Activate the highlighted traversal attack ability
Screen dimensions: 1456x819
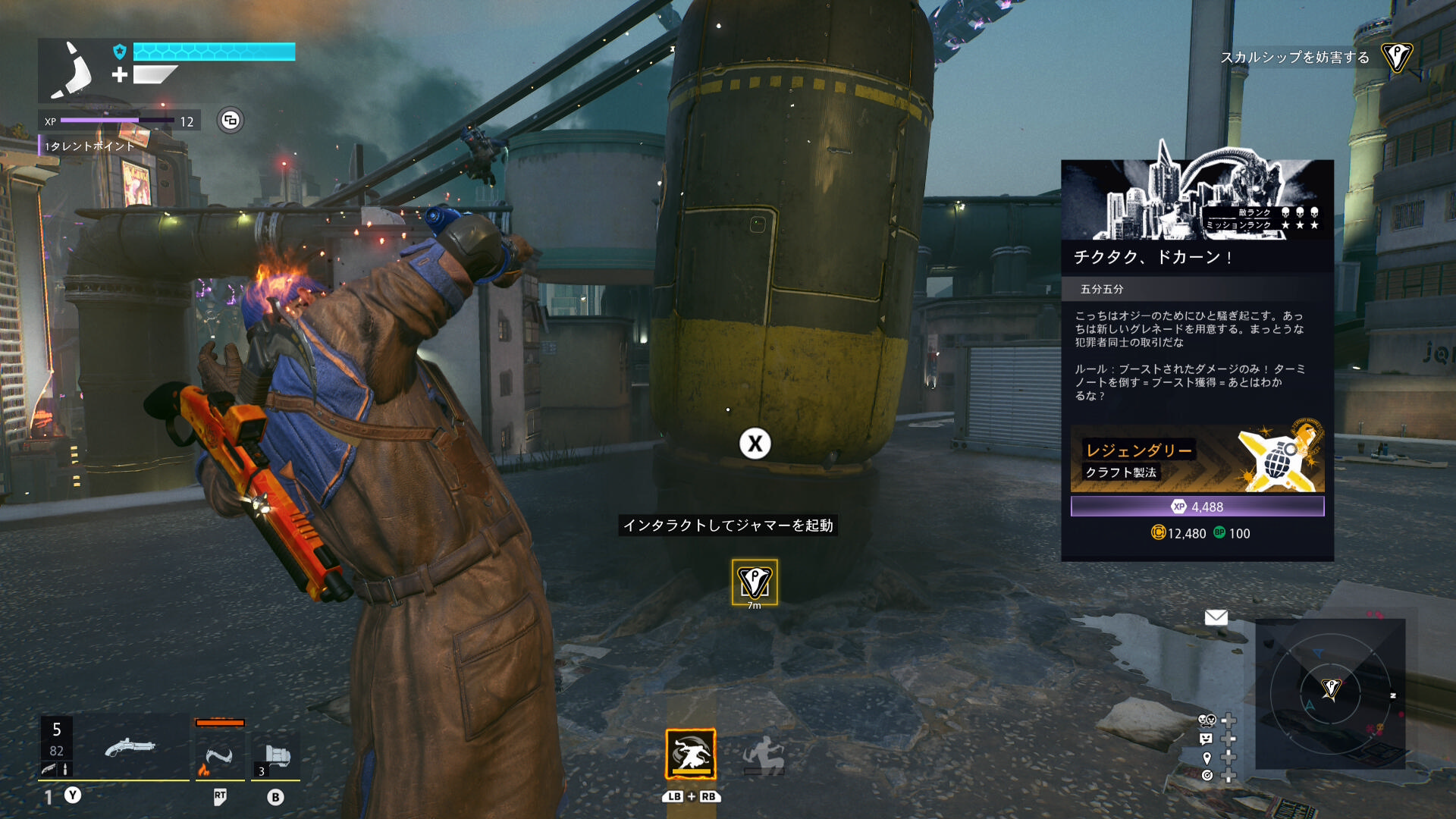(x=690, y=754)
